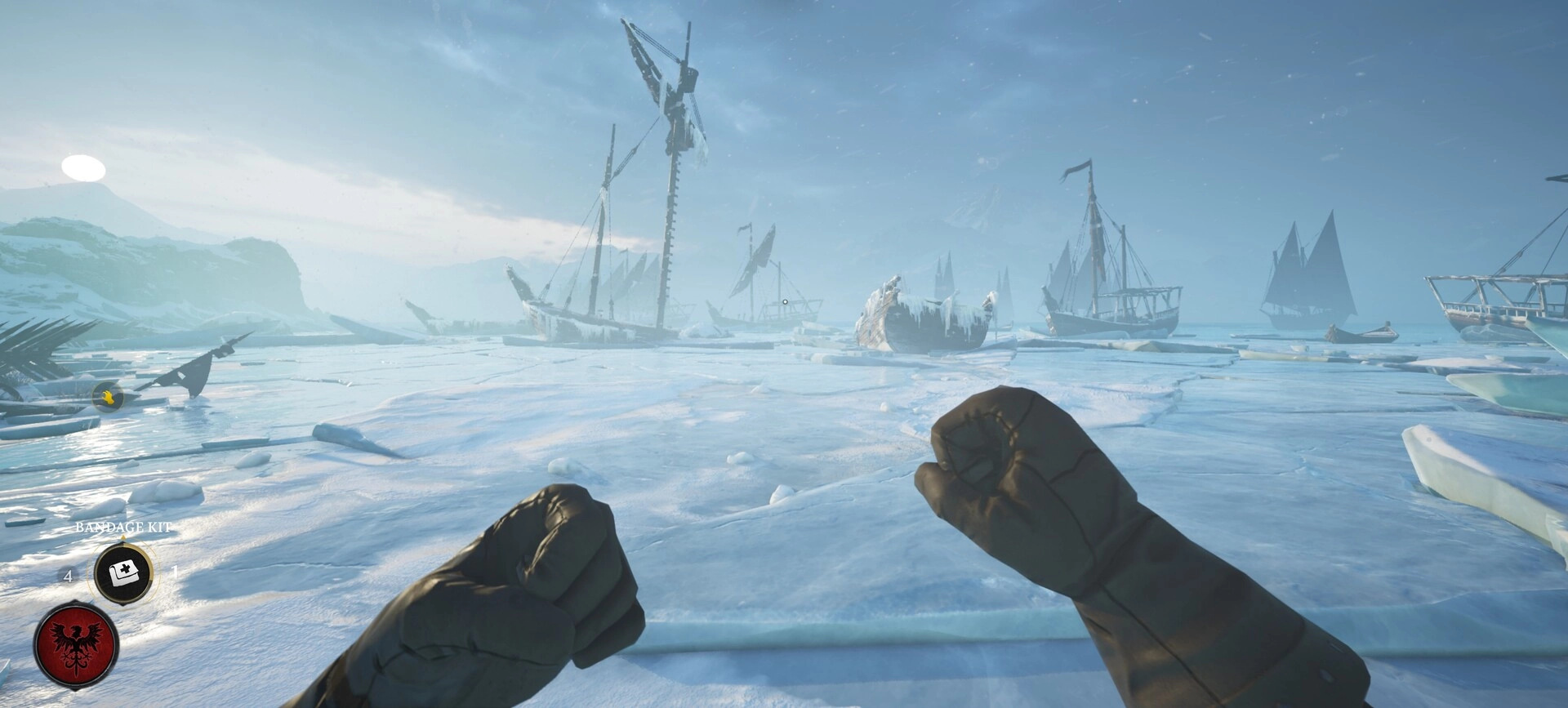
Task: Use the Bandage Kit item icon
Action: pyautogui.click(x=123, y=573)
